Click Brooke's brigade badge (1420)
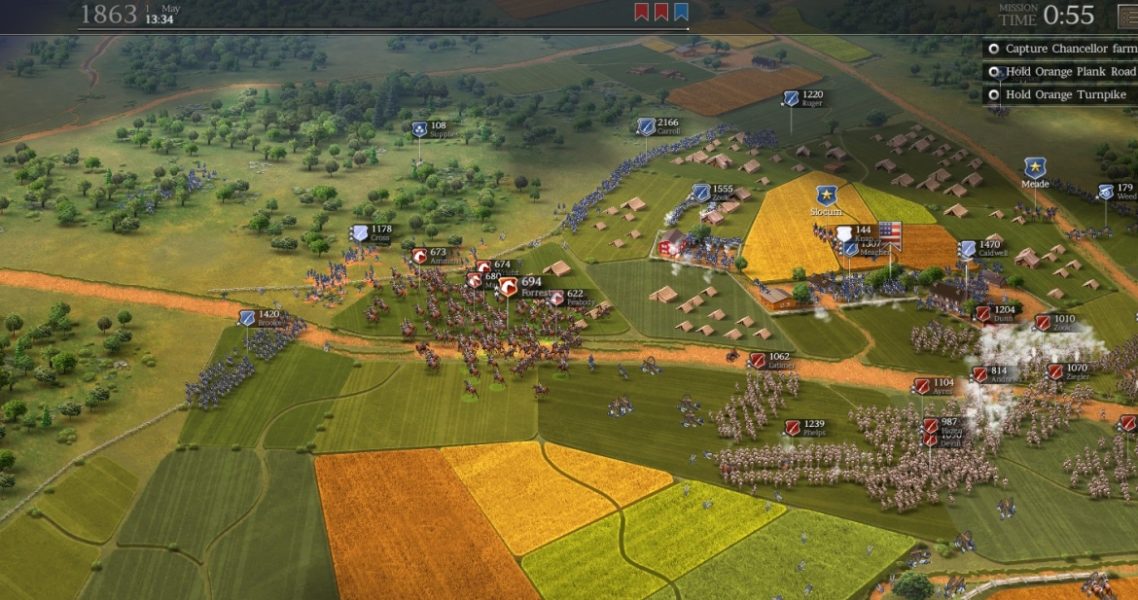The image size is (1138, 600). (x=246, y=318)
